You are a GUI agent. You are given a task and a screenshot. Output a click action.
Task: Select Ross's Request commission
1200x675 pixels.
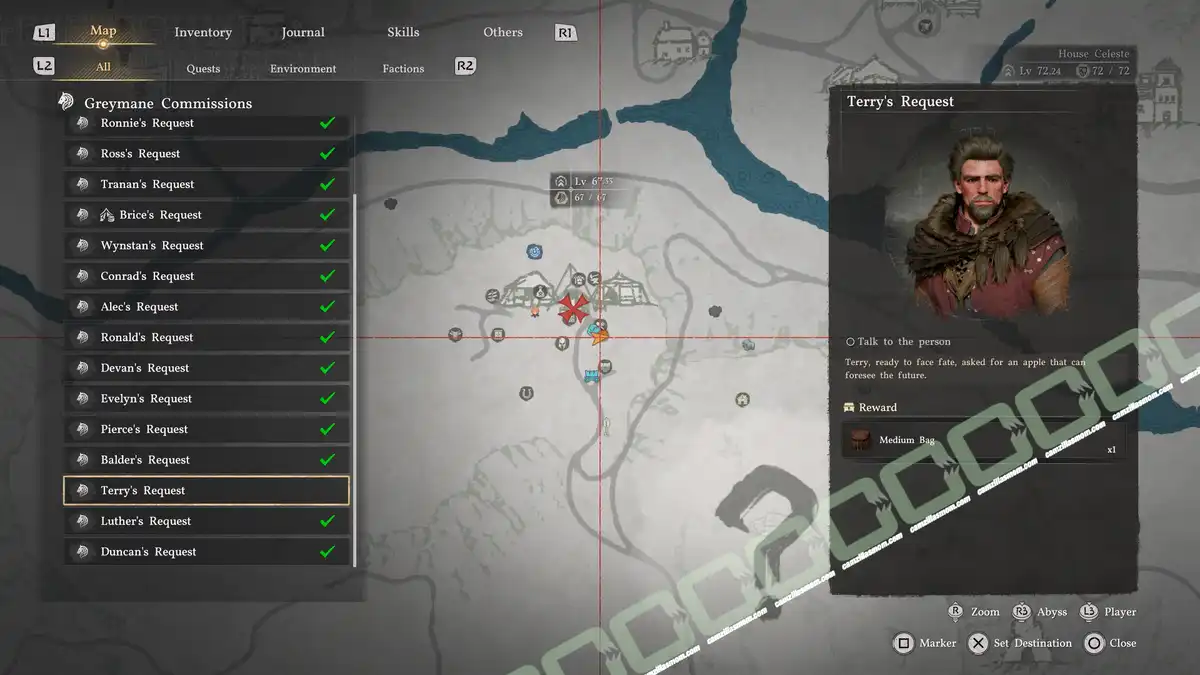coord(206,154)
